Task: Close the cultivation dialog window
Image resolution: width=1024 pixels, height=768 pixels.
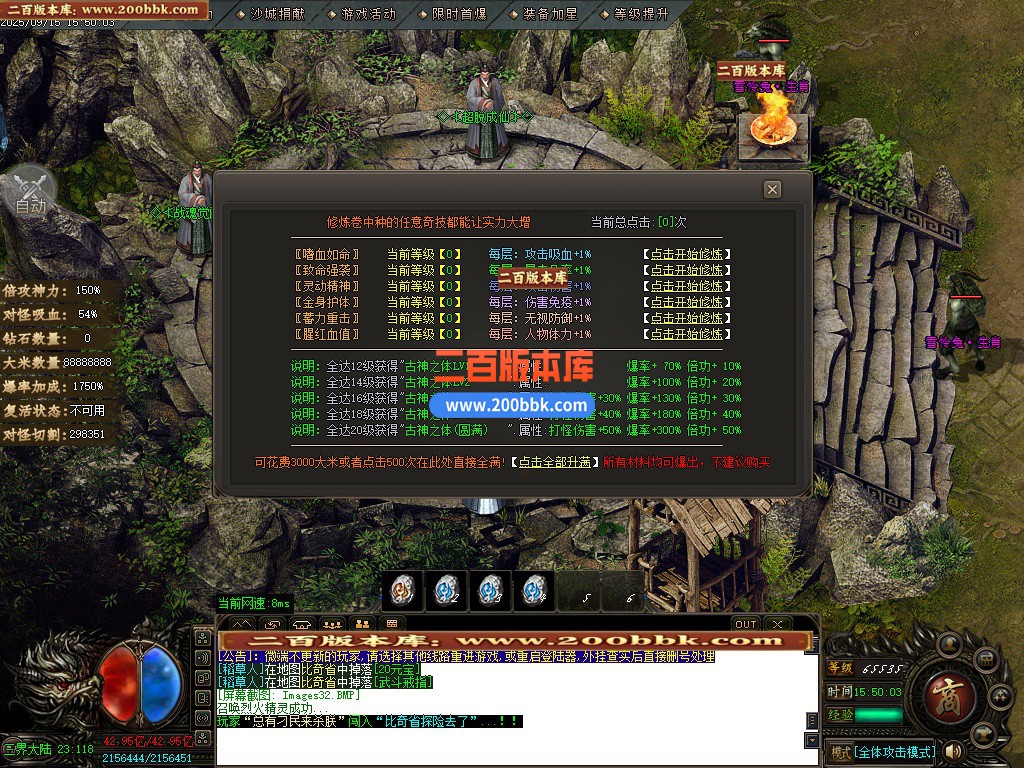Action: 772,189
